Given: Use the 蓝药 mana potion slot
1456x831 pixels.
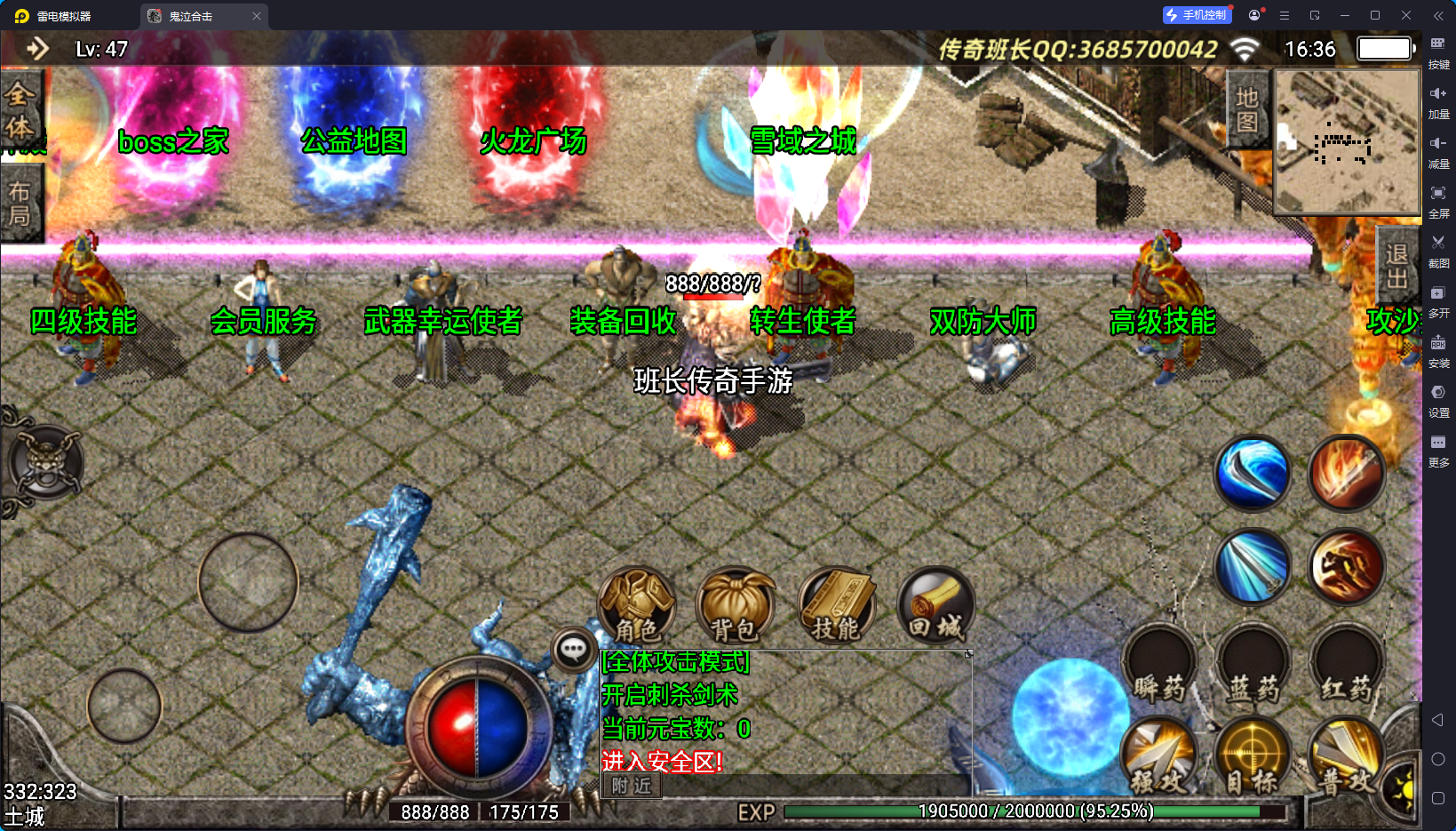Looking at the screenshot, I should [1253, 665].
